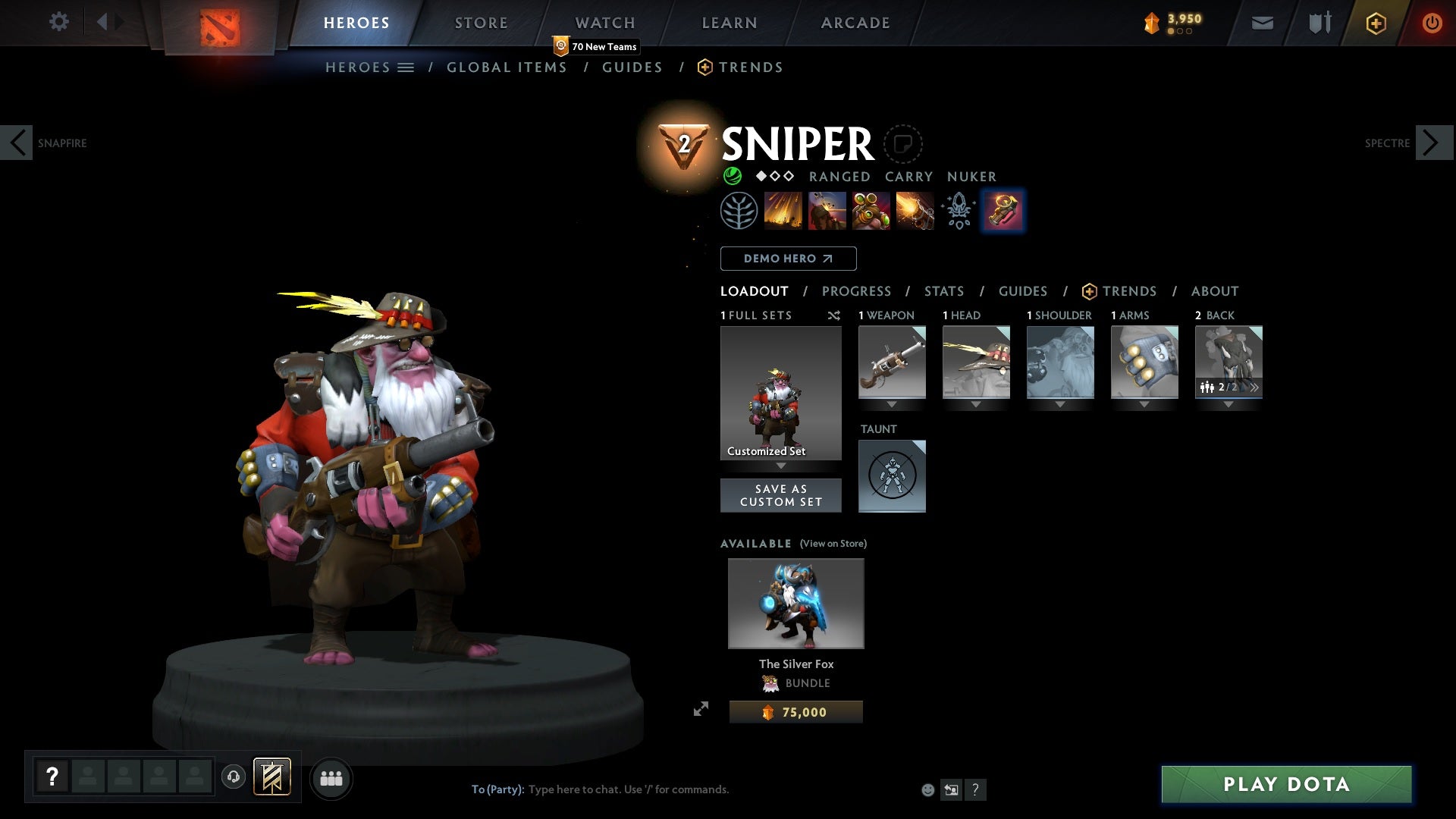Click the shuffle loadout icon
This screenshot has width=1456, height=819.
[834, 316]
